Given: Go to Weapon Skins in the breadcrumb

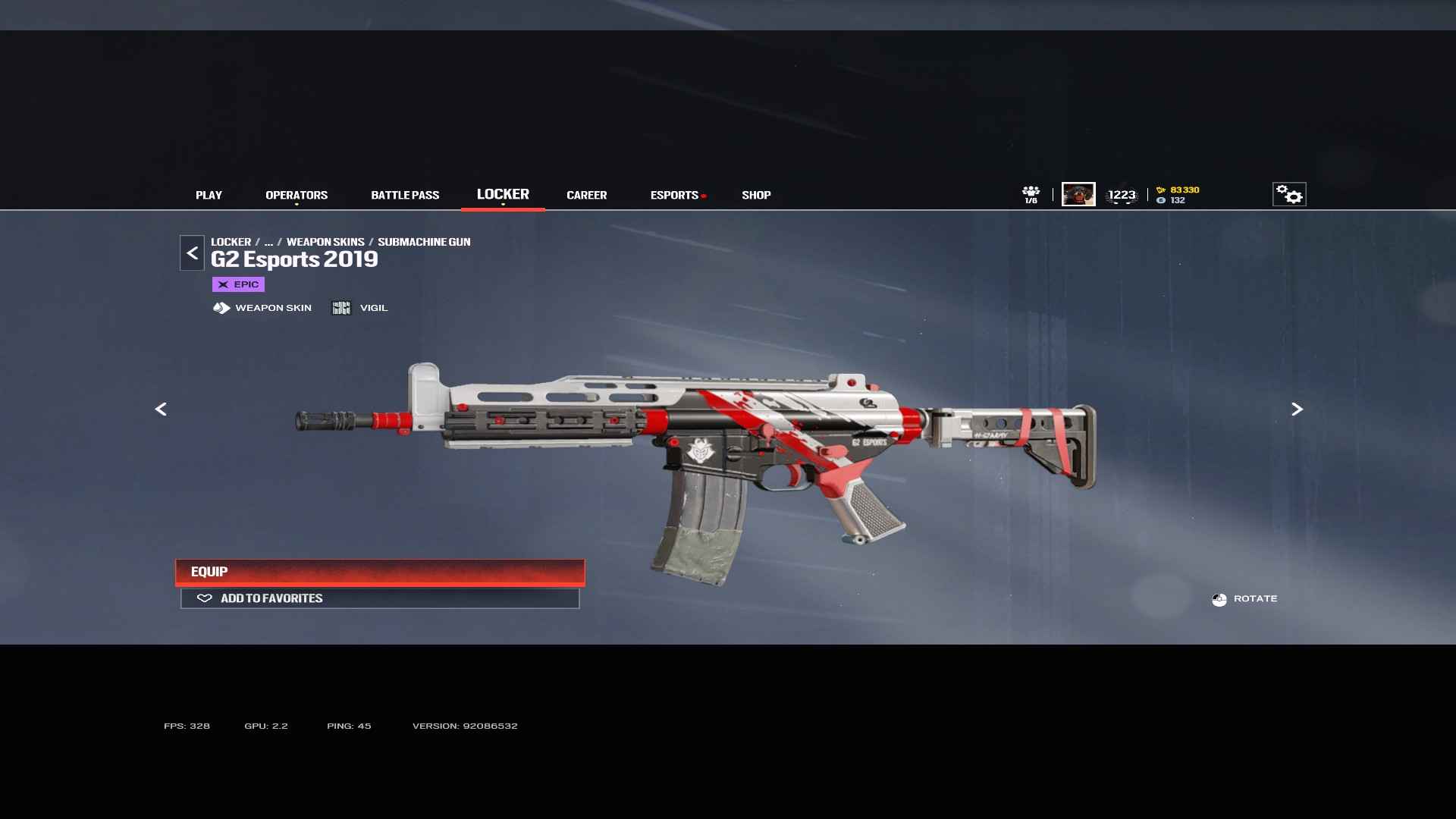Looking at the screenshot, I should tap(325, 242).
